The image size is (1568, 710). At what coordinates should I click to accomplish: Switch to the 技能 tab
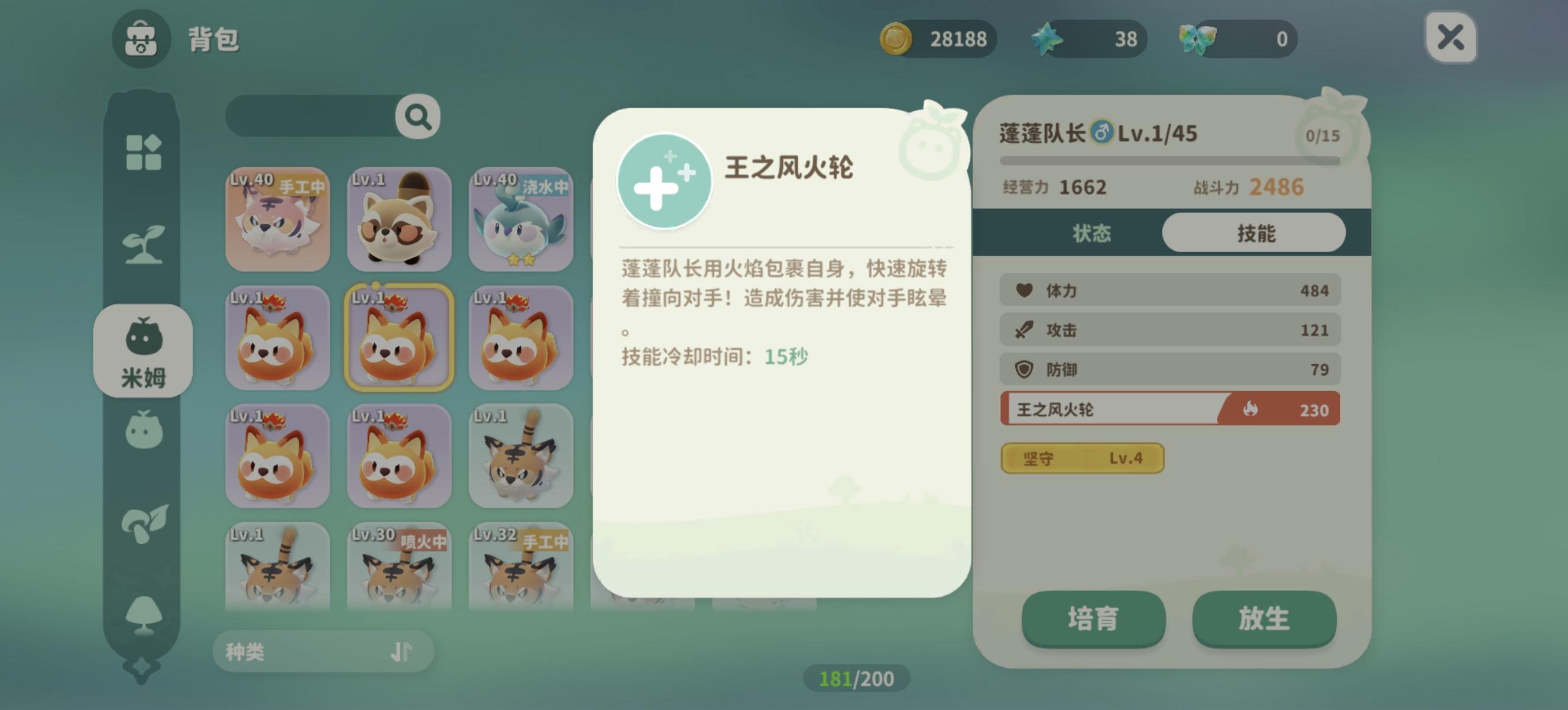pyautogui.click(x=1256, y=232)
